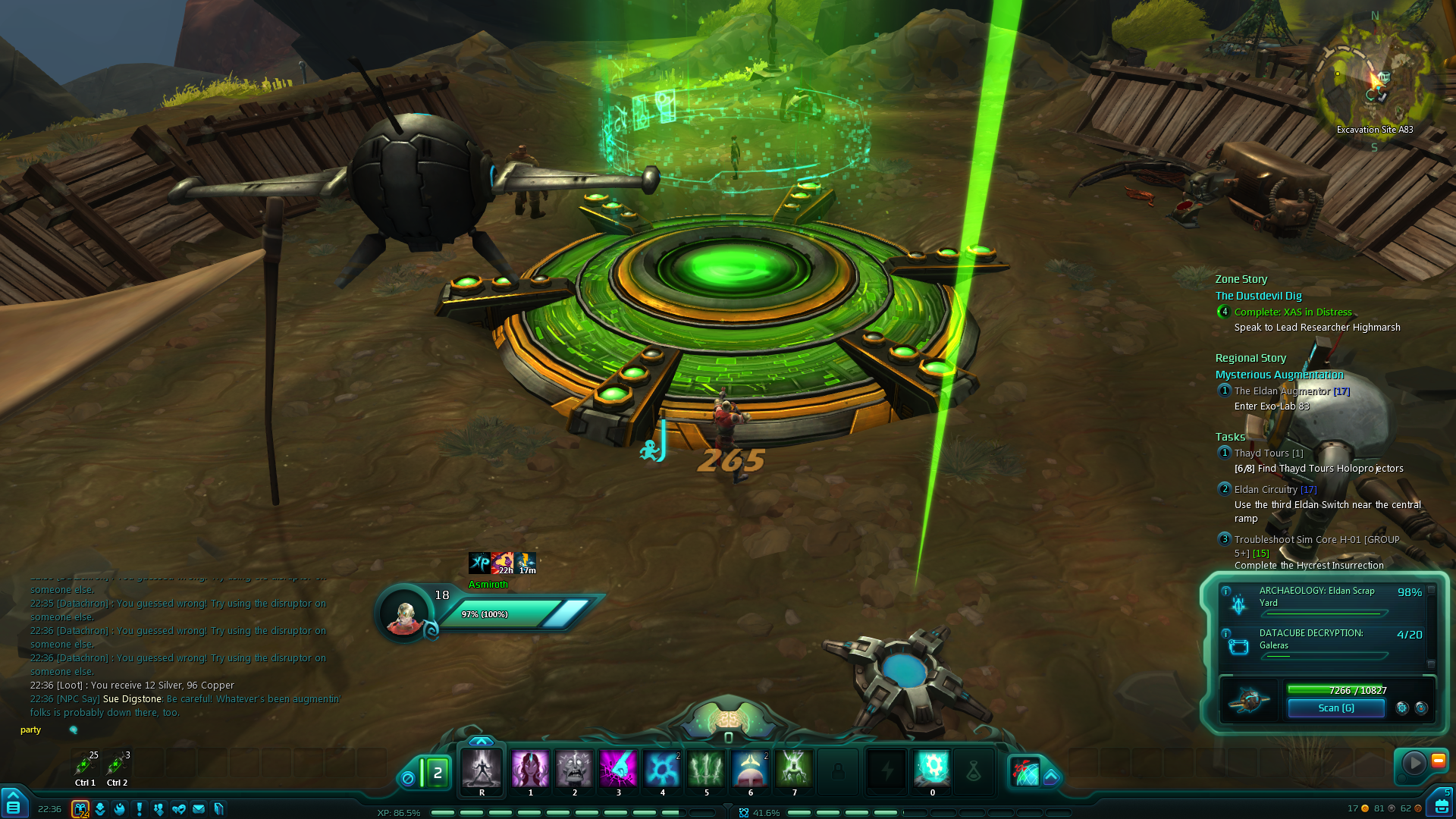
Task: Activate the glowing gear gadget in slot 0
Action: [932, 769]
